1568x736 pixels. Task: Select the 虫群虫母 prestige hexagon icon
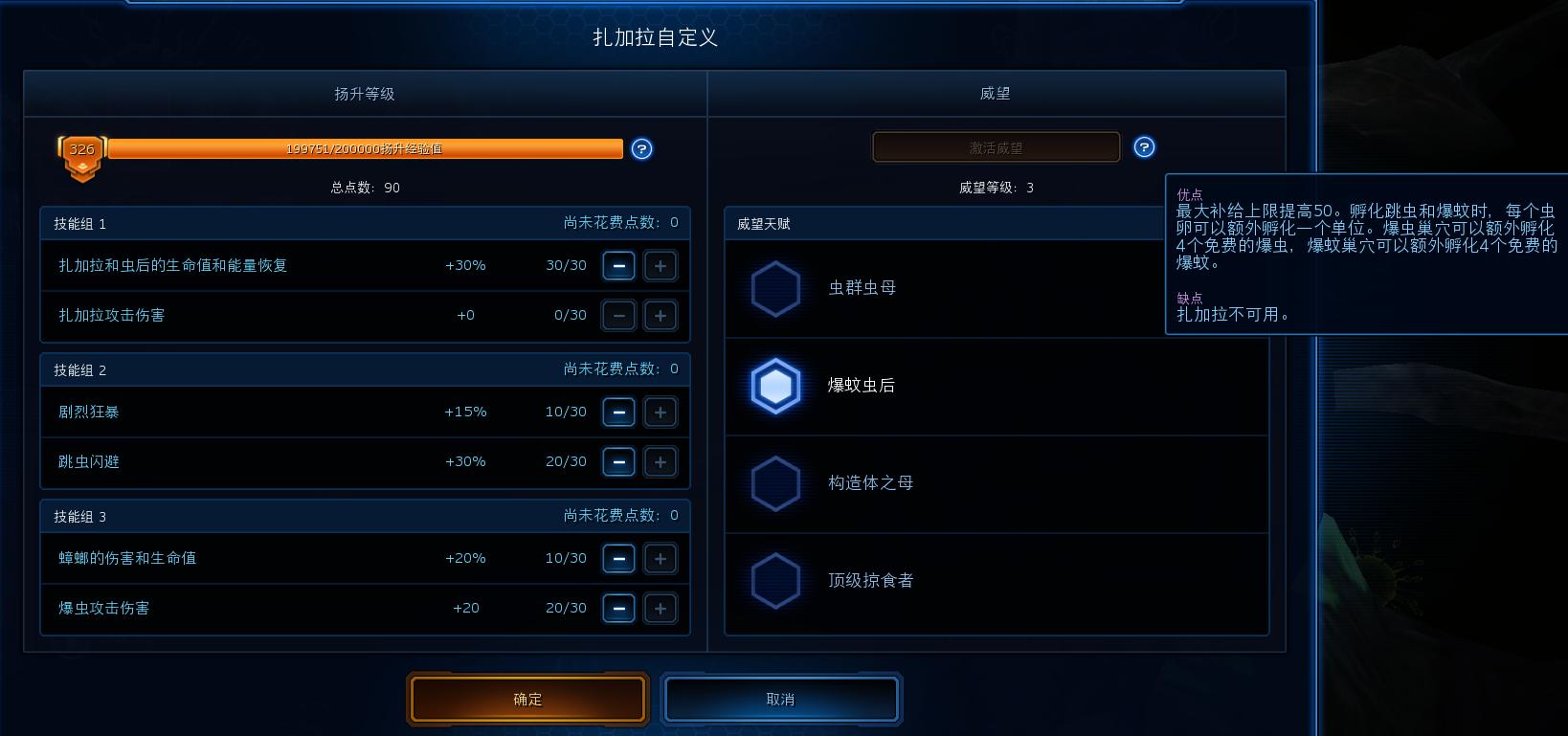click(x=775, y=288)
